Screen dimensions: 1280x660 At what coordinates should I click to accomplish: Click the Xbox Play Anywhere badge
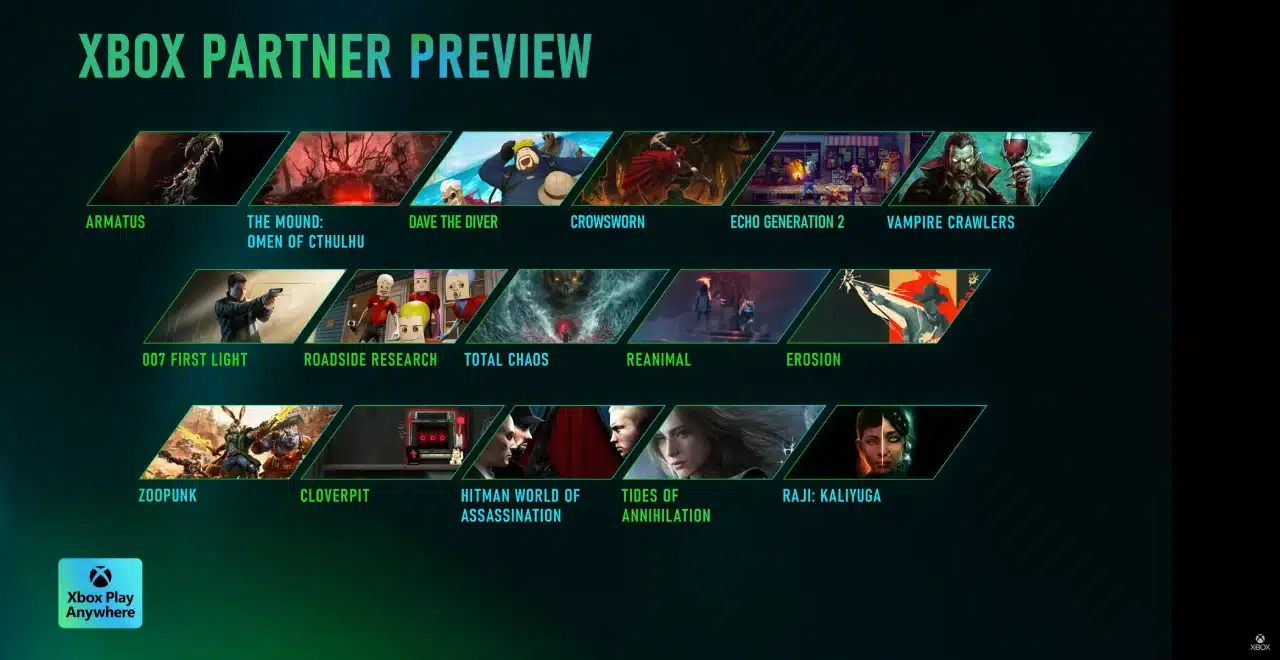[100, 593]
